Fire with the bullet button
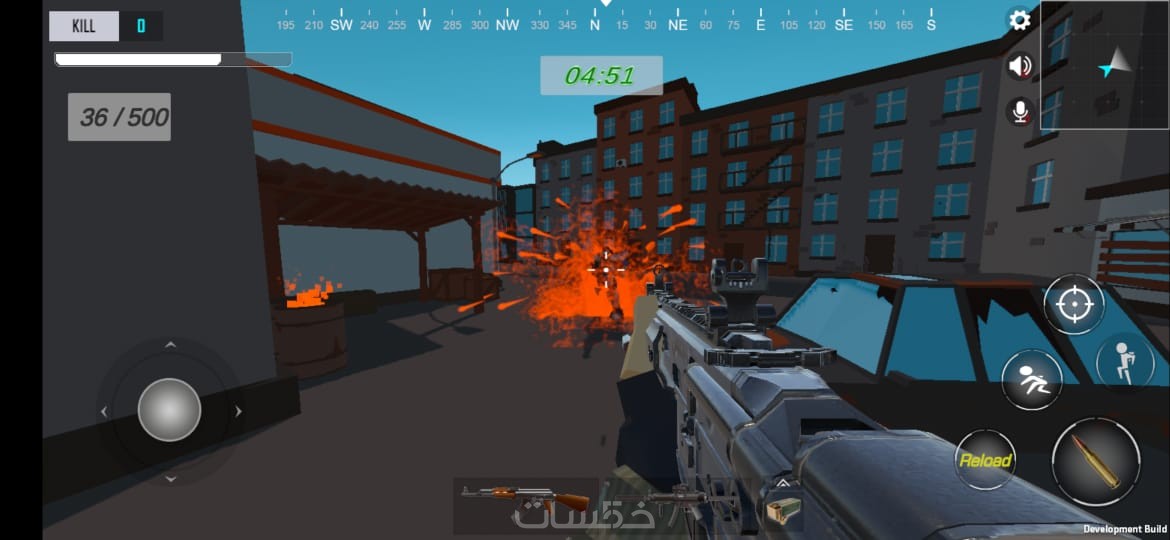The width and height of the screenshot is (1170, 540). coord(1095,461)
